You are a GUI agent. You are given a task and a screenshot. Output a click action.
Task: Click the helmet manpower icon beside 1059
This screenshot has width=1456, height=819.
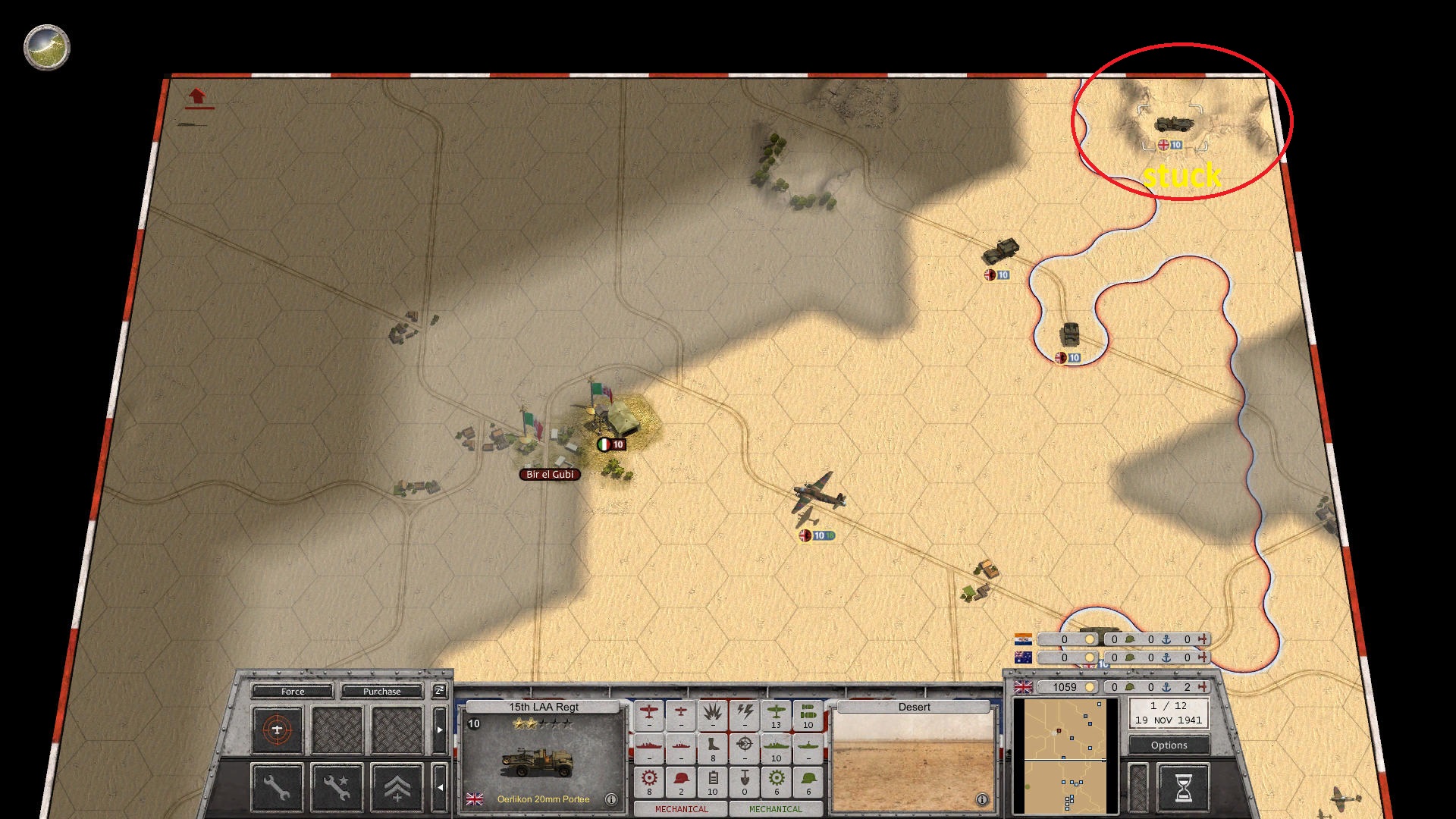coord(1130,687)
